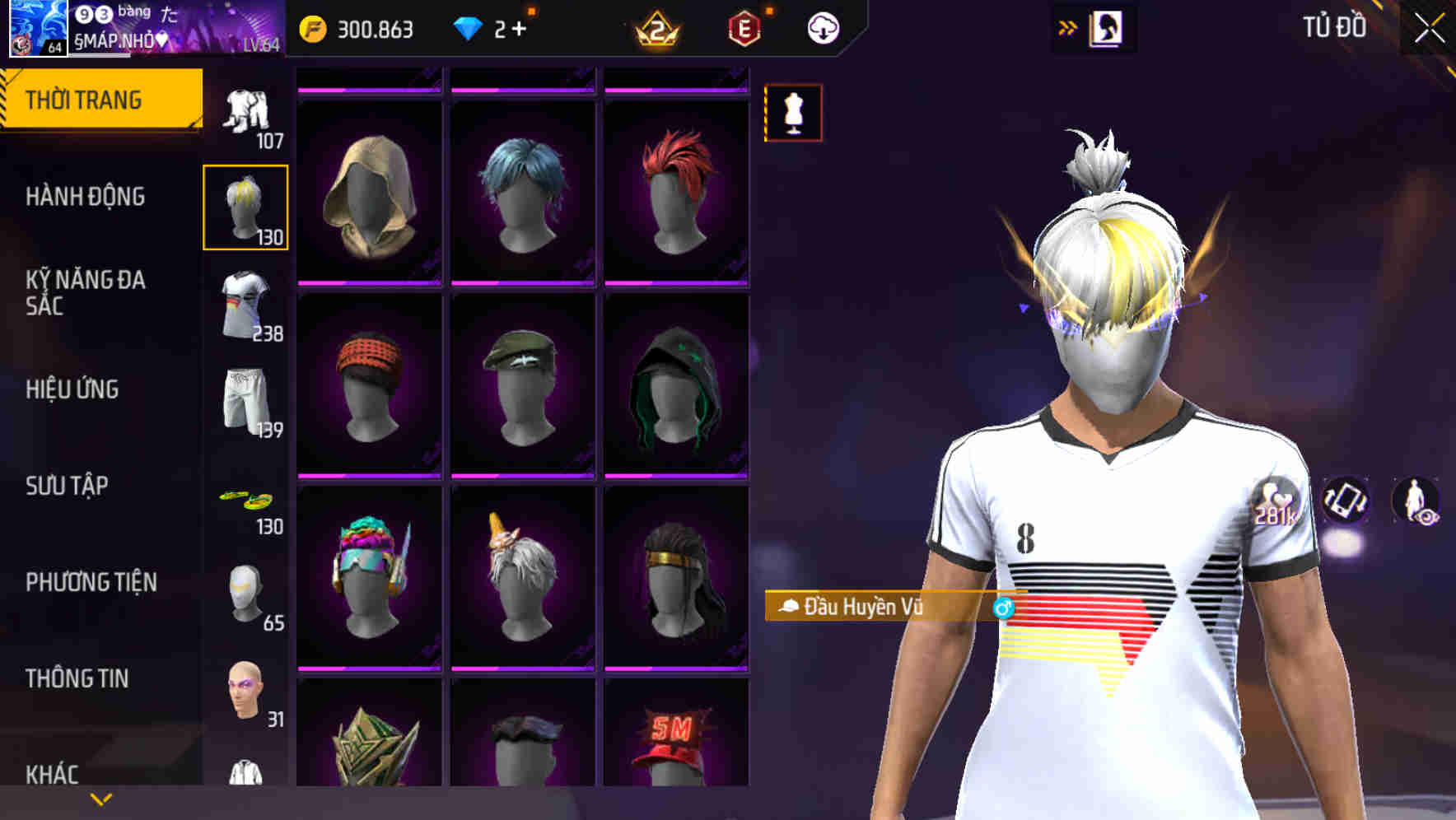Click the red E event badge

[x=744, y=29]
